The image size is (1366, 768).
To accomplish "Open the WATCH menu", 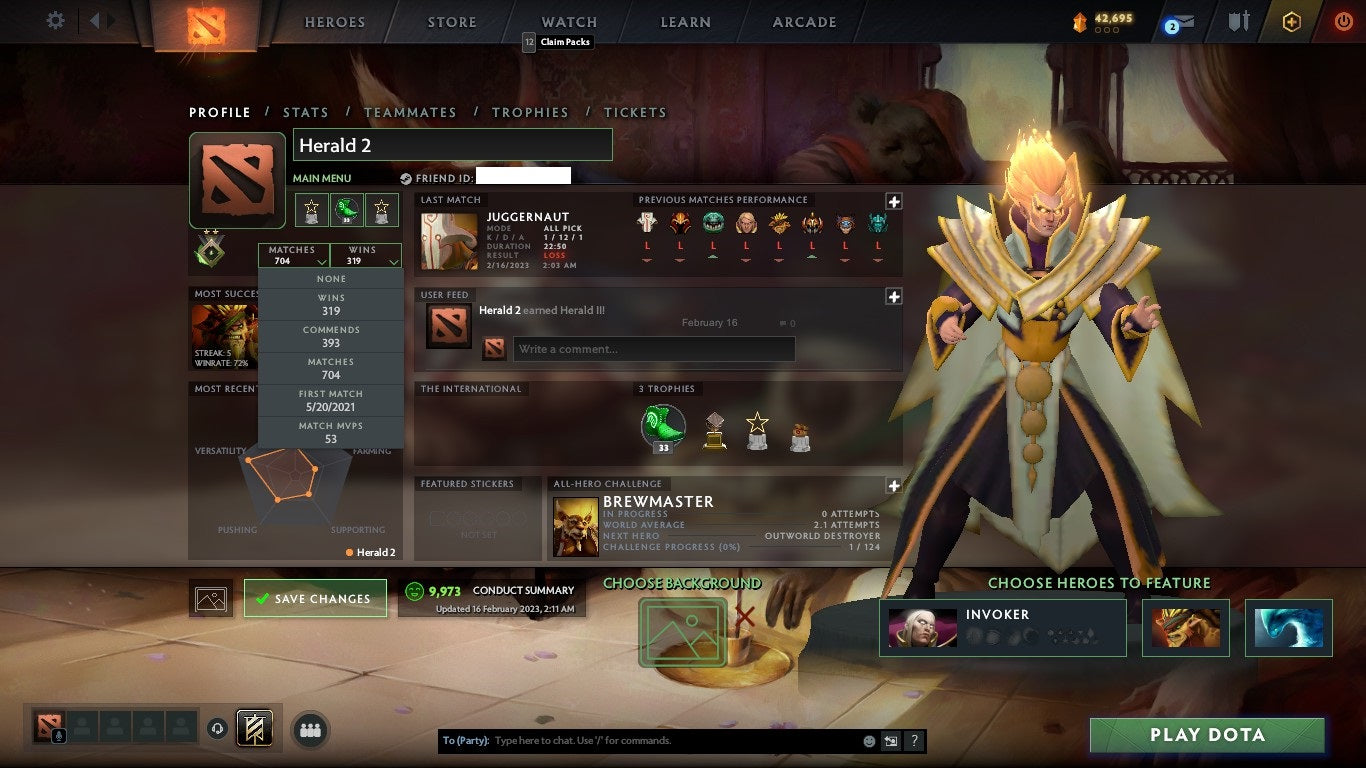I will [x=568, y=21].
